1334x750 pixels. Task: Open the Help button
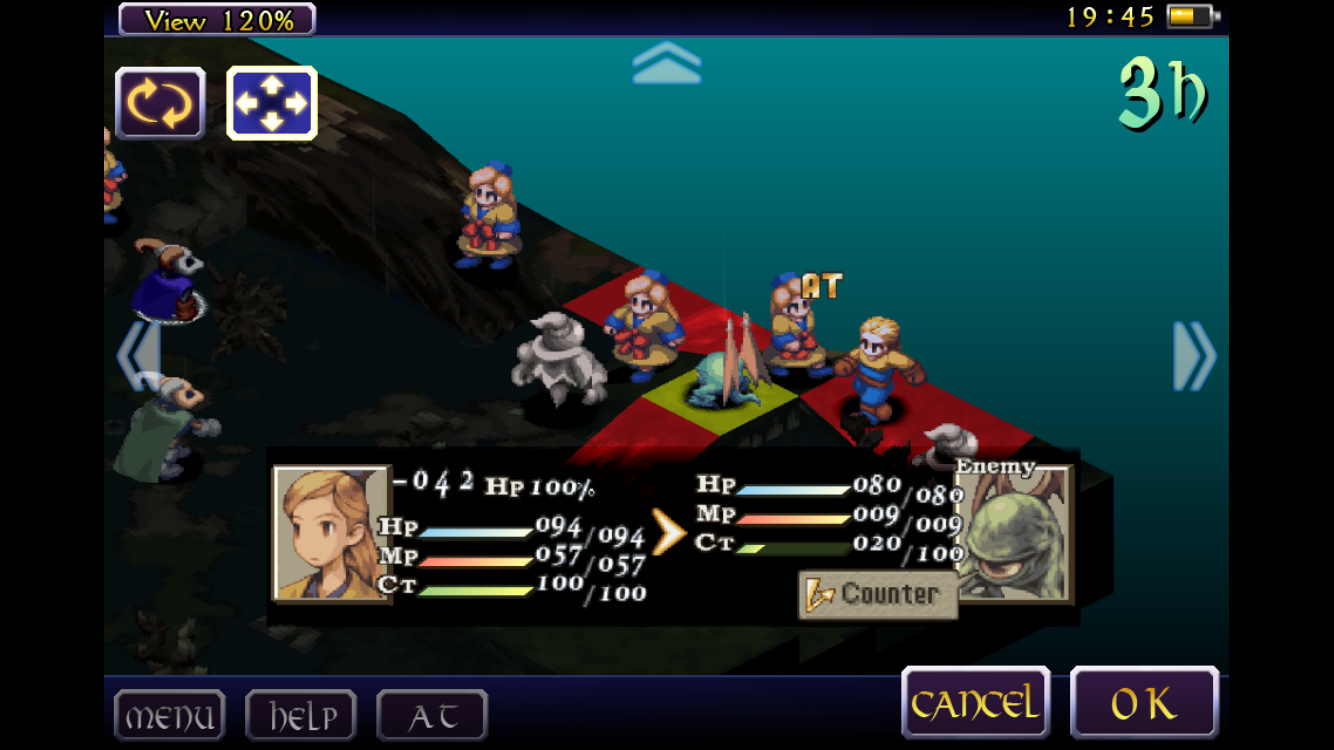[x=300, y=716]
